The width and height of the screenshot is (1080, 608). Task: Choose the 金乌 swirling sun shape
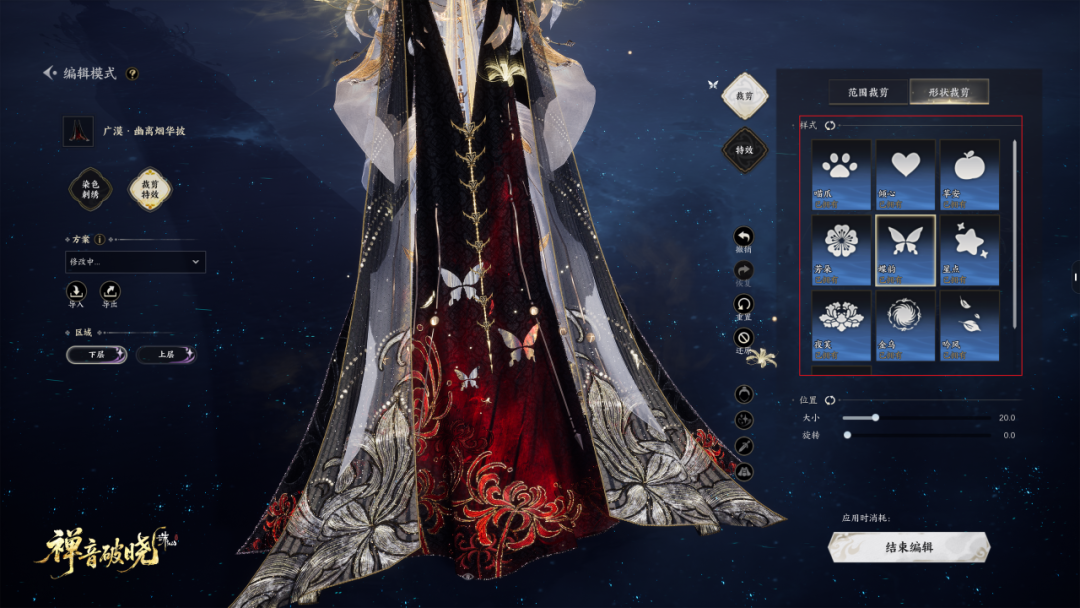click(x=905, y=325)
